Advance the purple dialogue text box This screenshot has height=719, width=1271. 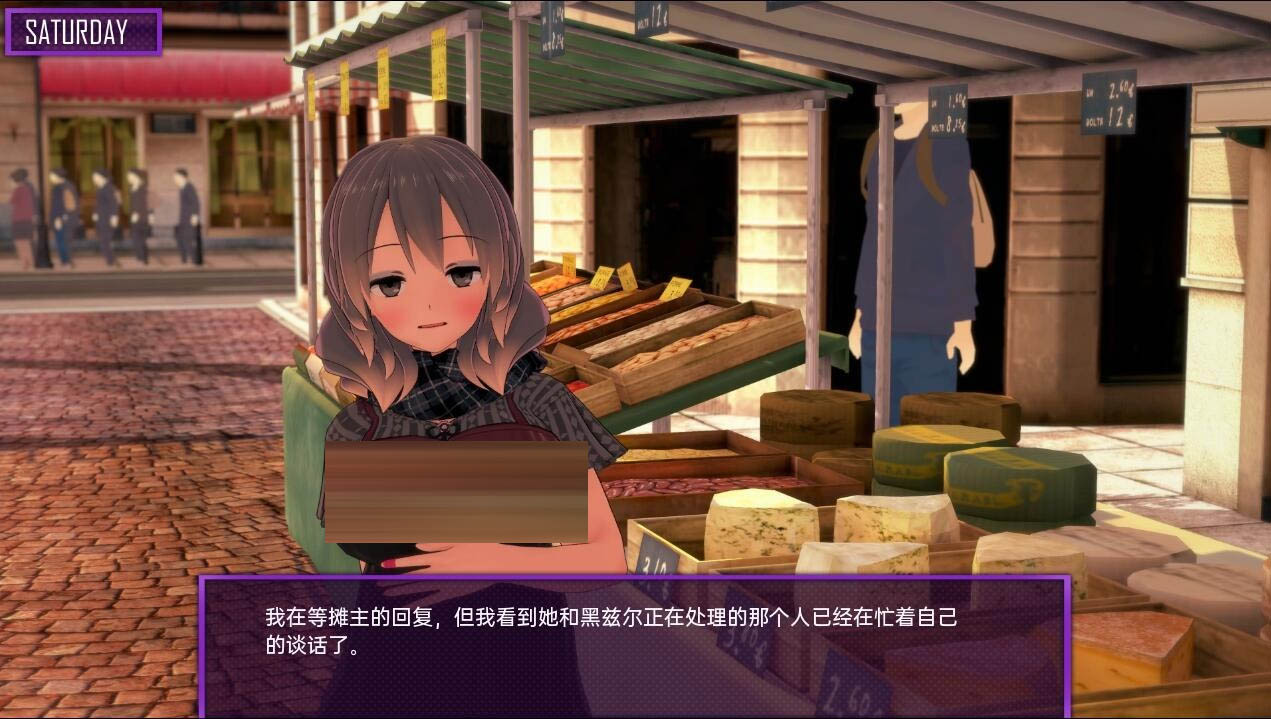click(x=634, y=645)
